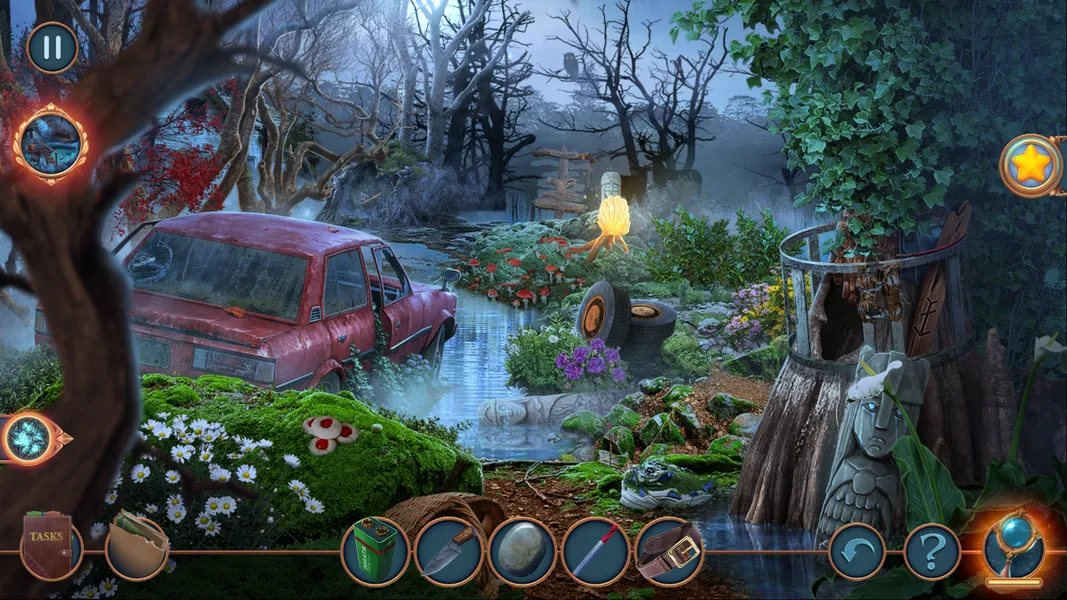Pick the red-handled blade inventory slot
This screenshot has width=1067, height=600.
[x=595, y=551]
